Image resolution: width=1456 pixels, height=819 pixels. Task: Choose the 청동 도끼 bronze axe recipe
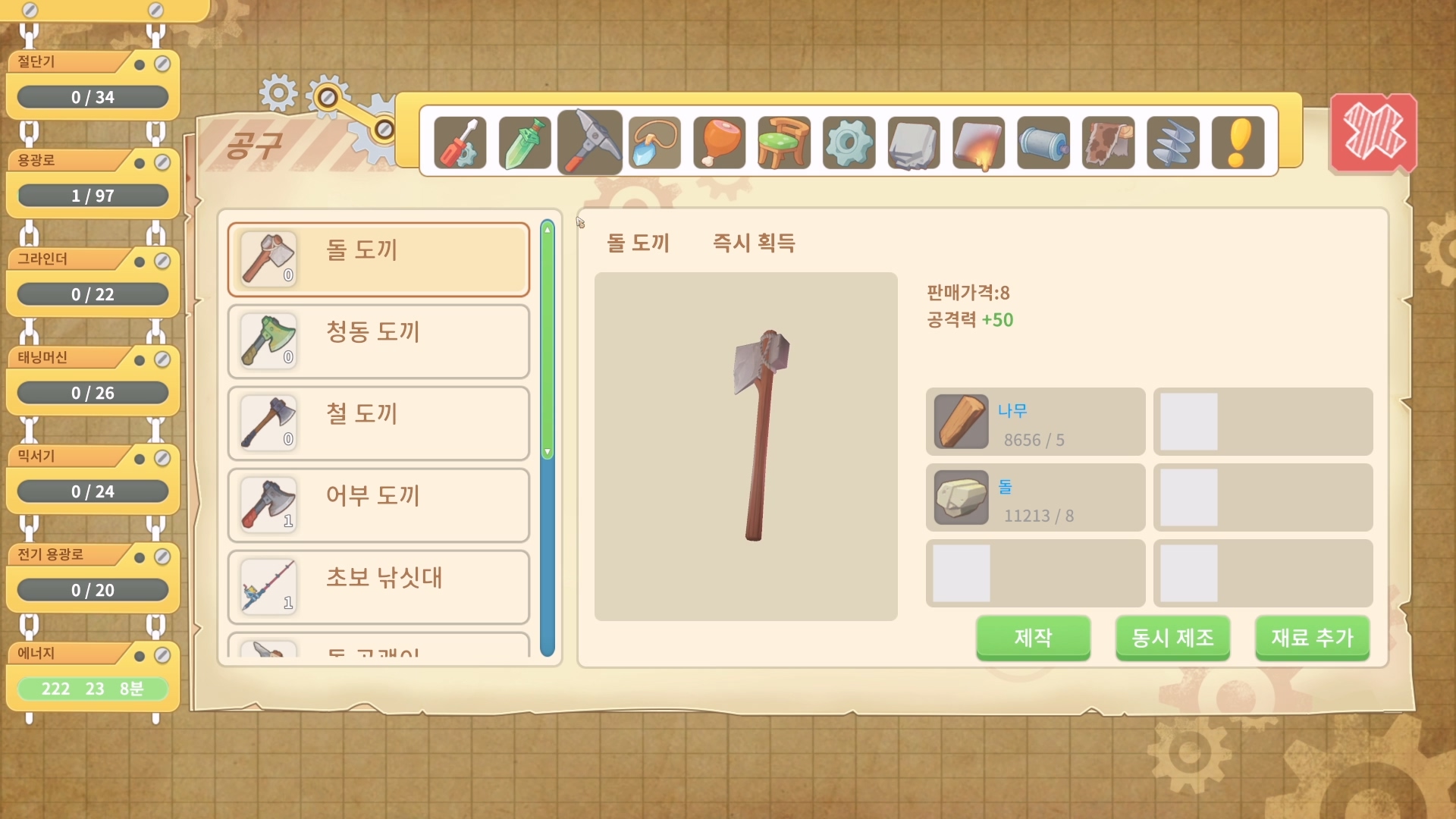[x=378, y=341]
